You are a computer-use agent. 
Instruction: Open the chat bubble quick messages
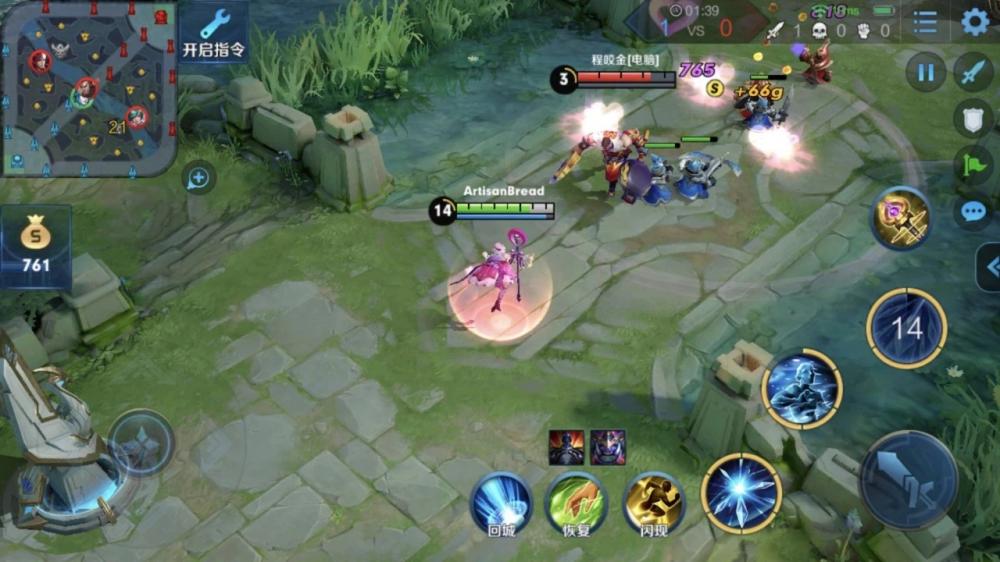pyautogui.click(x=973, y=212)
